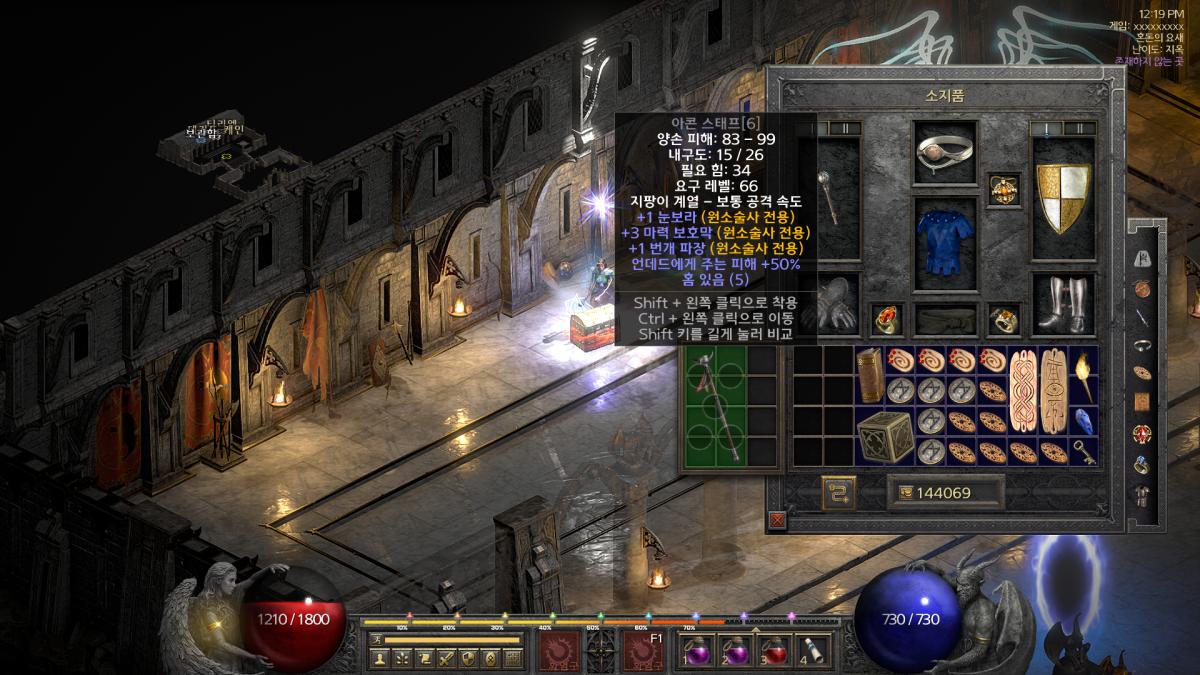Choose the rune filter in the side strip
This screenshot has width=1200, height=675.
pyautogui.click(x=1142, y=258)
